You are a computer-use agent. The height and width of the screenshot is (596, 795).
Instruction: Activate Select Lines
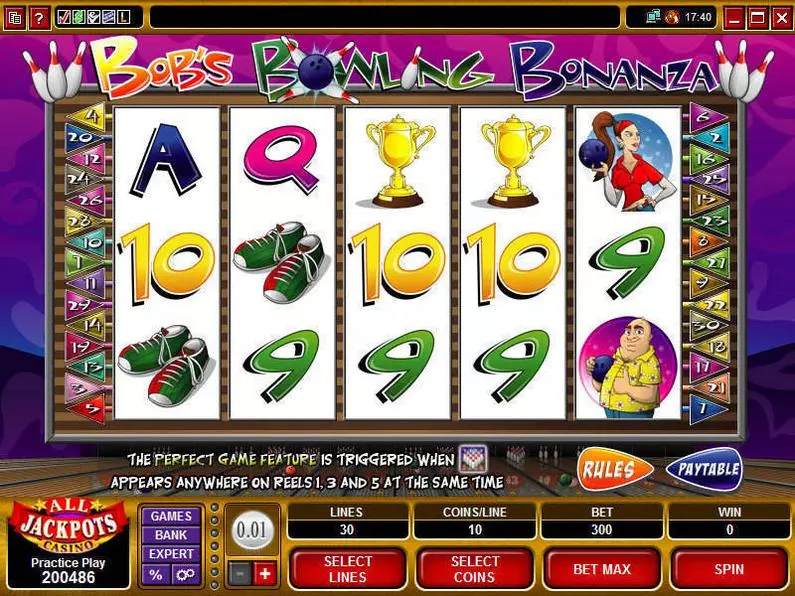[x=348, y=569]
